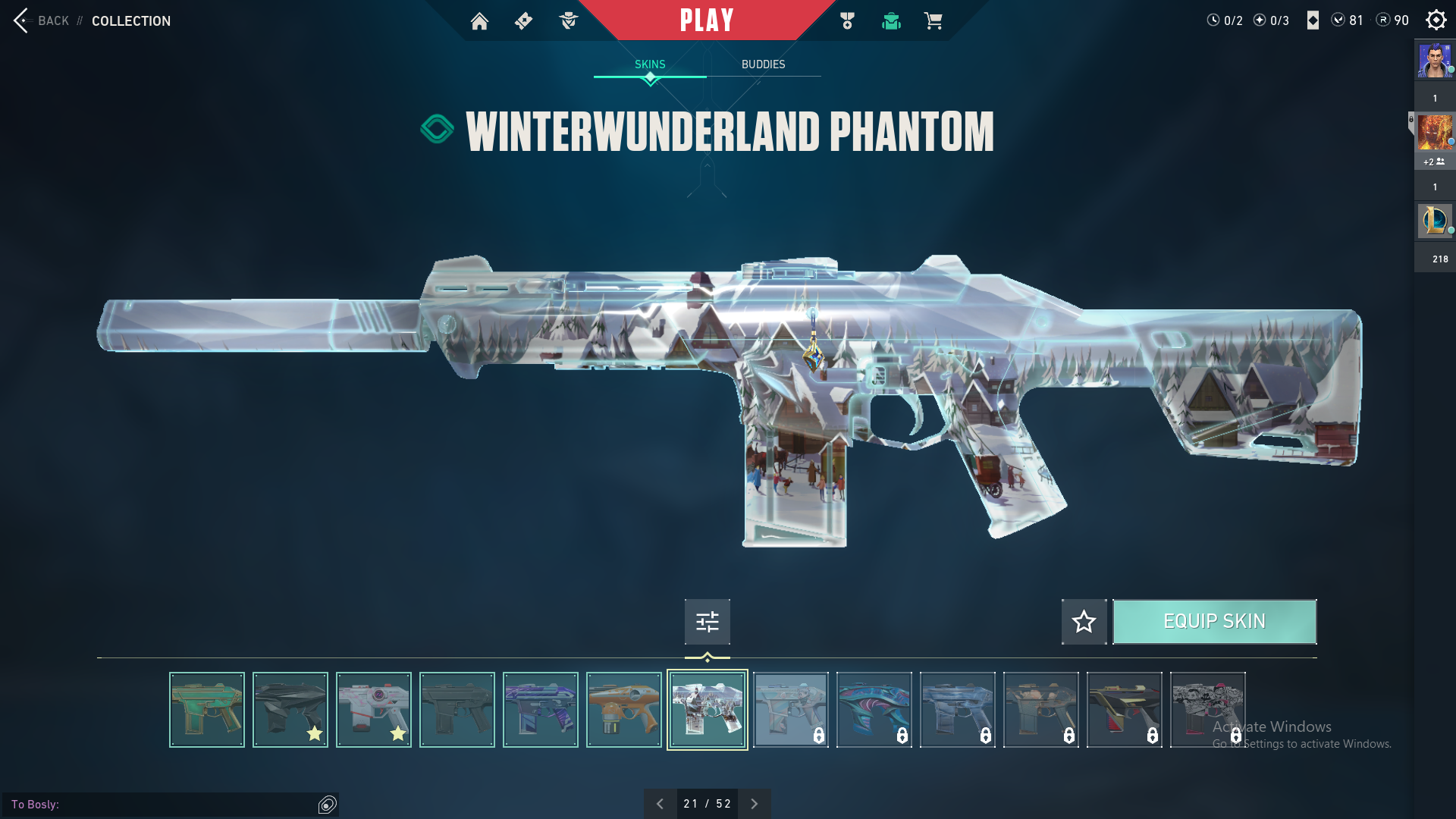Switch to the Buddies tab
The width and height of the screenshot is (1456, 819).
point(763,64)
